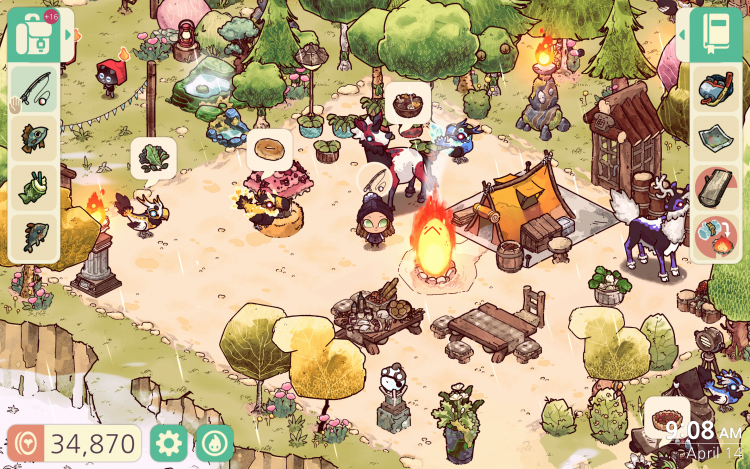Choose the green wrapped fish slot
This screenshot has width=750, height=469.
[x=33, y=187]
